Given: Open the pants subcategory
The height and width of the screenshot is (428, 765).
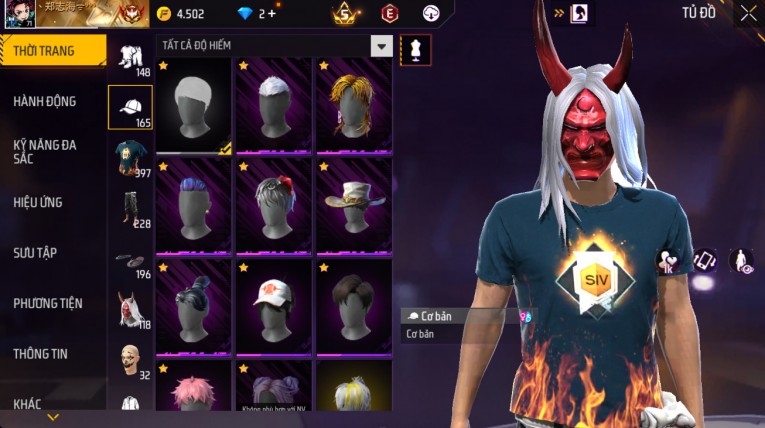Looking at the screenshot, I should (x=130, y=207).
